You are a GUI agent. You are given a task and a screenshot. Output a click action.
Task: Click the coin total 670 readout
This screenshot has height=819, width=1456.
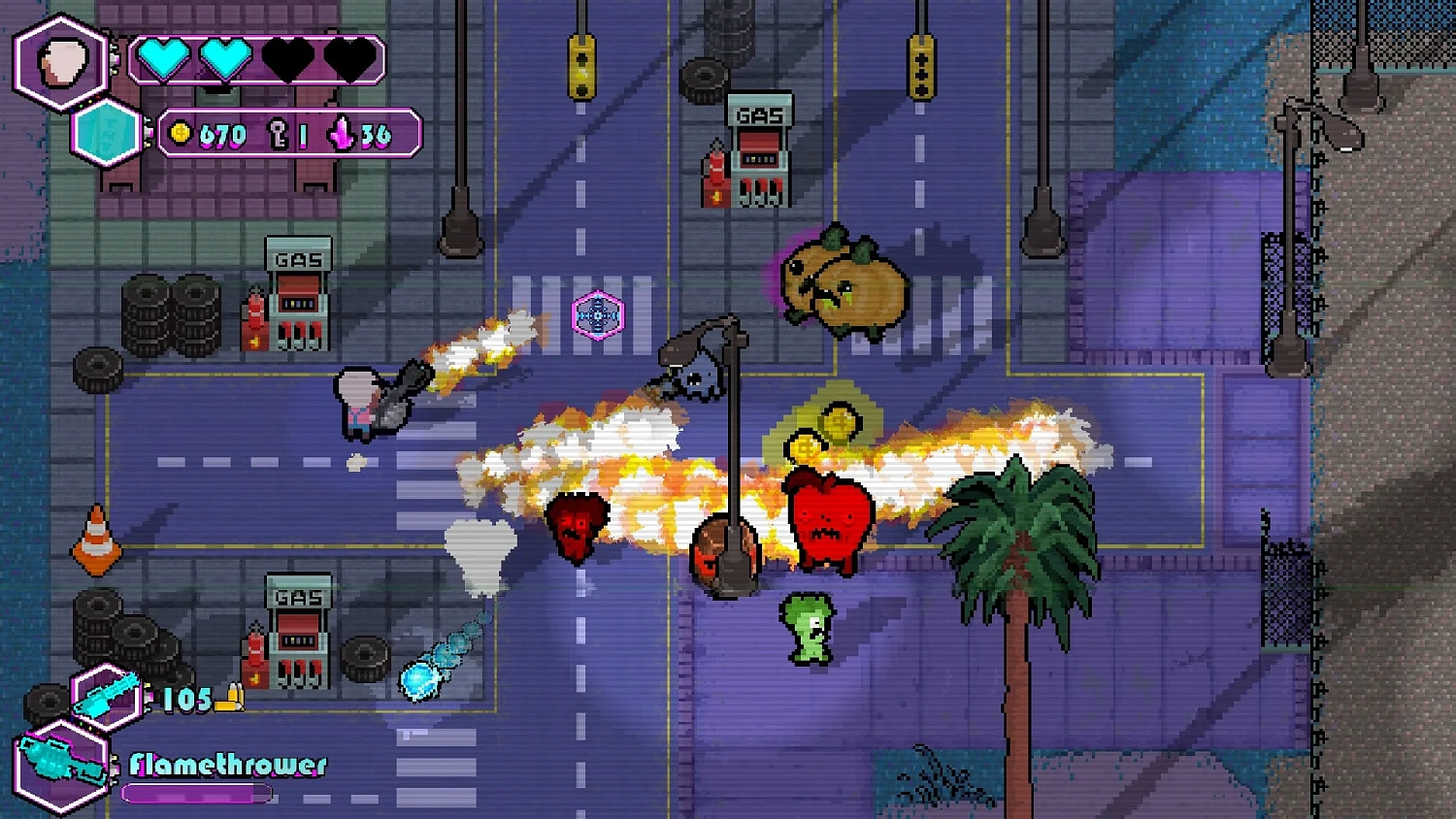pos(221,135)
